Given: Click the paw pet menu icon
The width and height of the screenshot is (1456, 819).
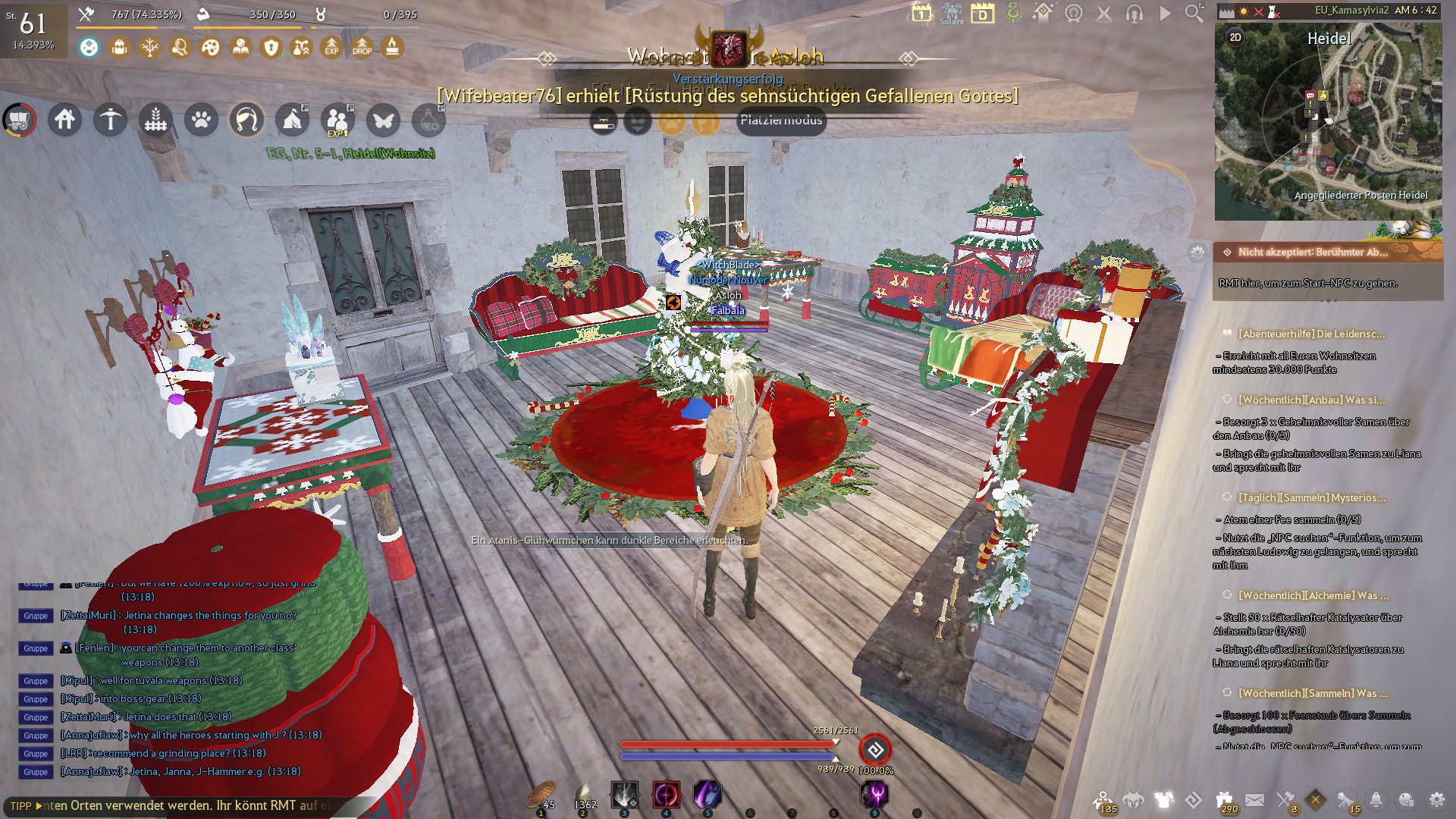Looking at the screenshot, I should [201, 120].
